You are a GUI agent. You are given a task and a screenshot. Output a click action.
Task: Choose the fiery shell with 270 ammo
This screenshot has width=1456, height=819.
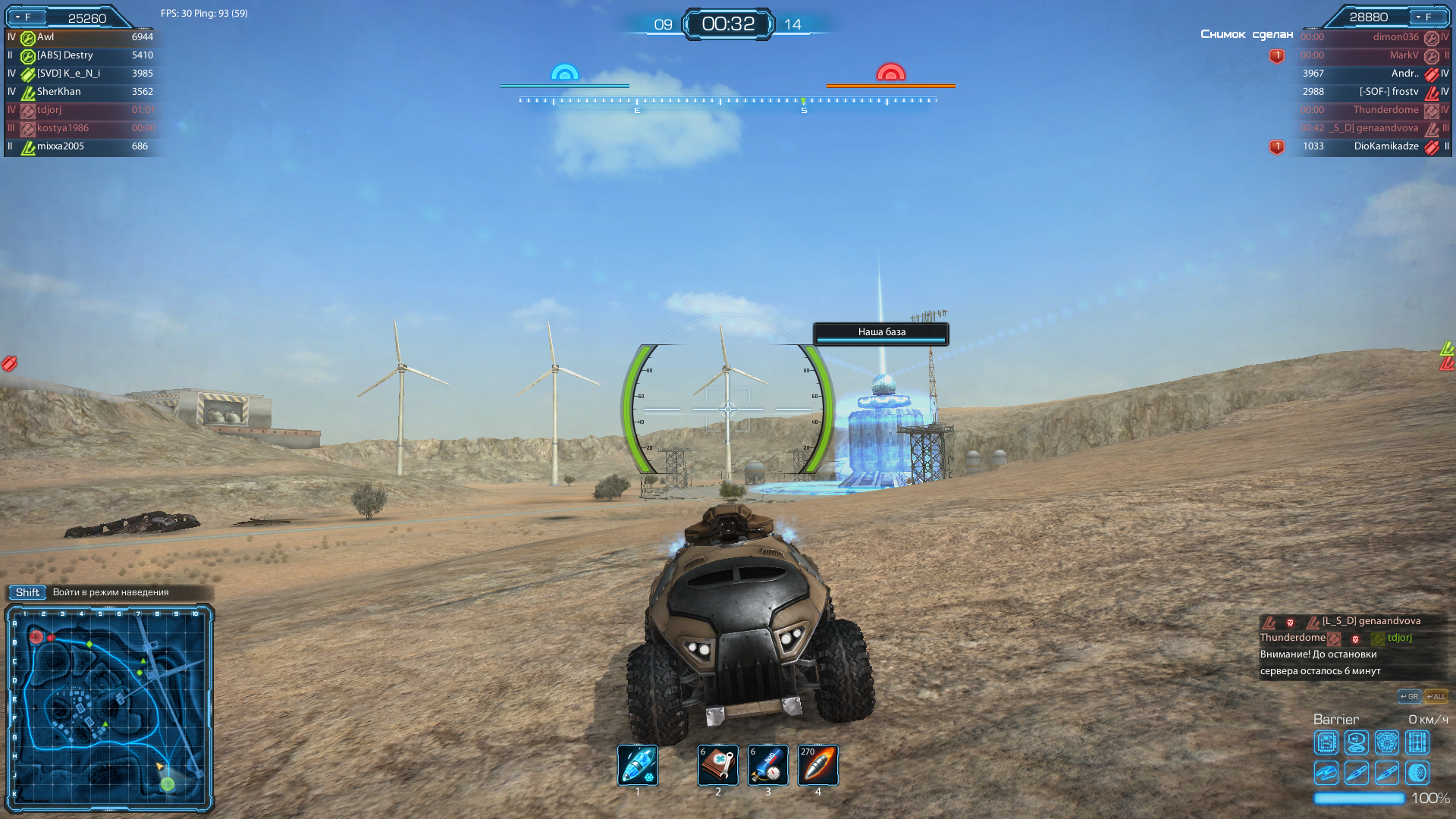[817, 764]
